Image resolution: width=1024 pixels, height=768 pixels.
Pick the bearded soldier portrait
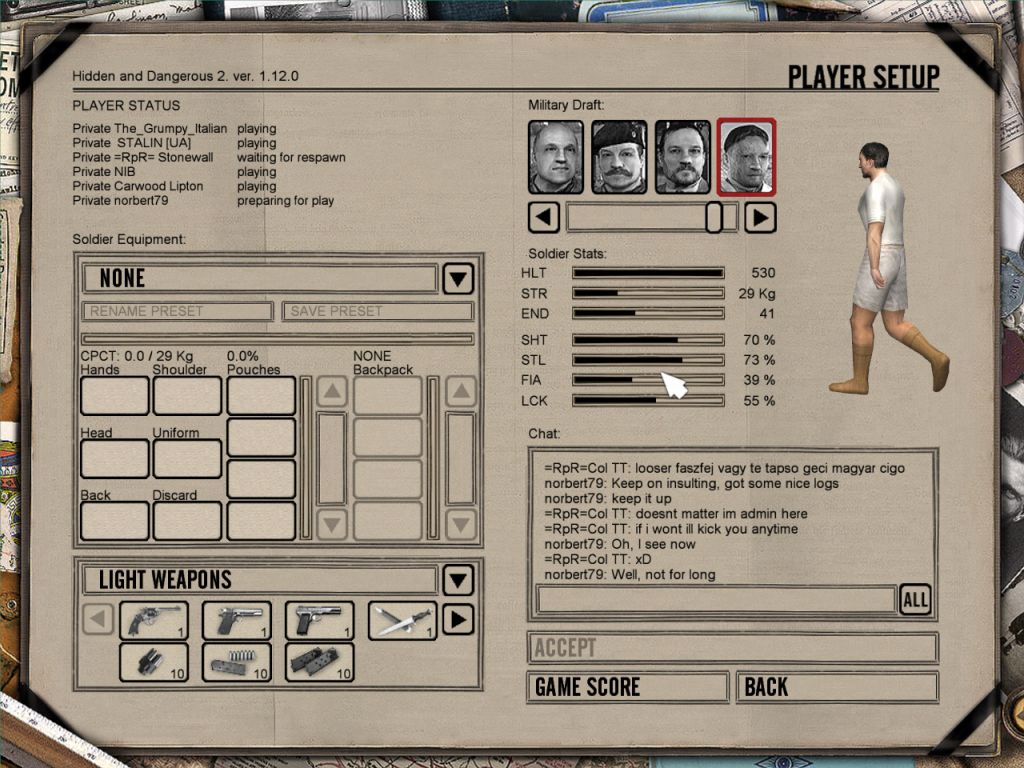pos(683,157)
